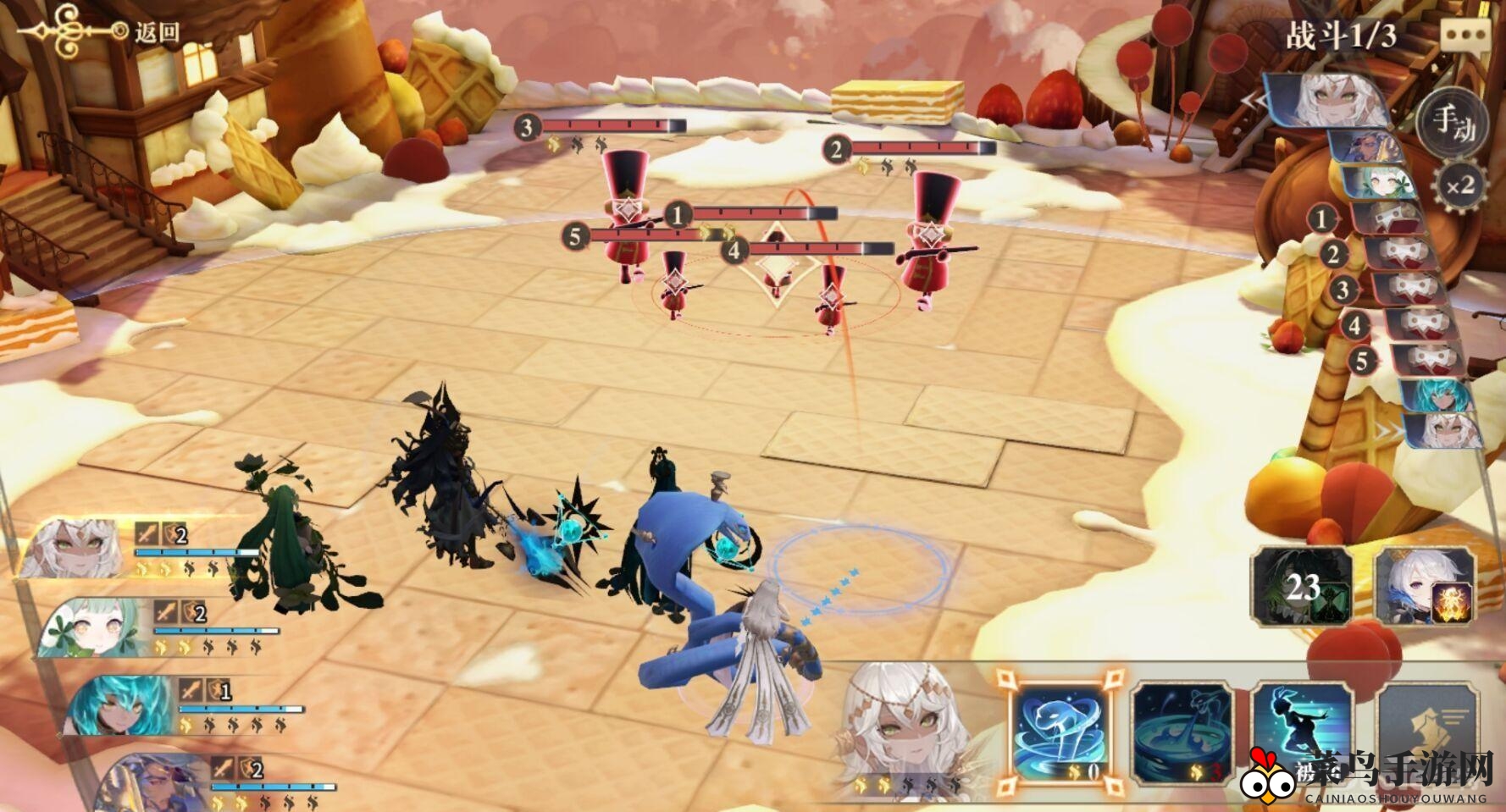
Task: Toggle the ×2 battle speed gear
Action: pyautogui.click(x=1459, y=185)
